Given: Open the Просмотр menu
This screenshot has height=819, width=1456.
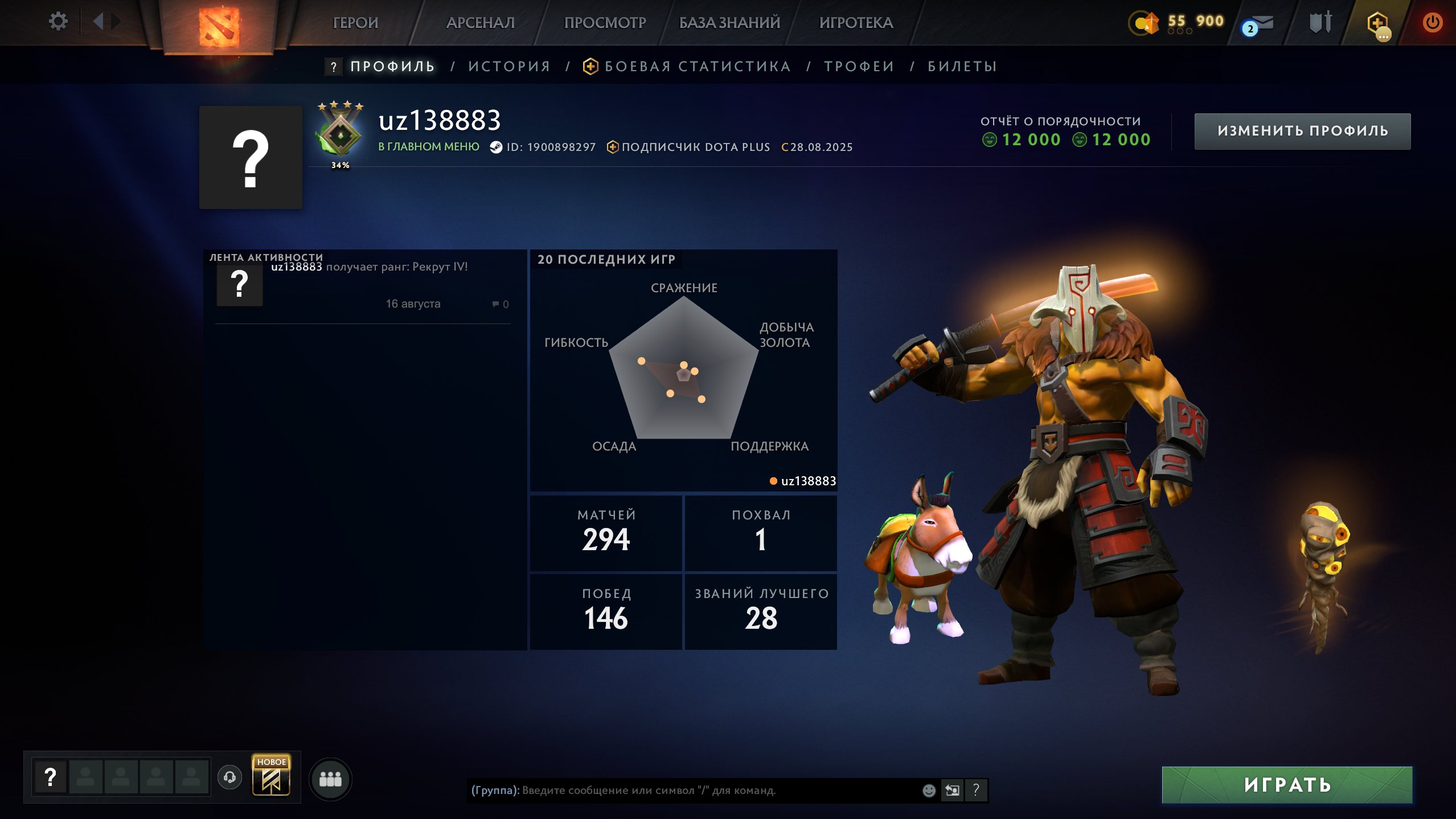Looking at the screenshot, I should pos(605,23).
